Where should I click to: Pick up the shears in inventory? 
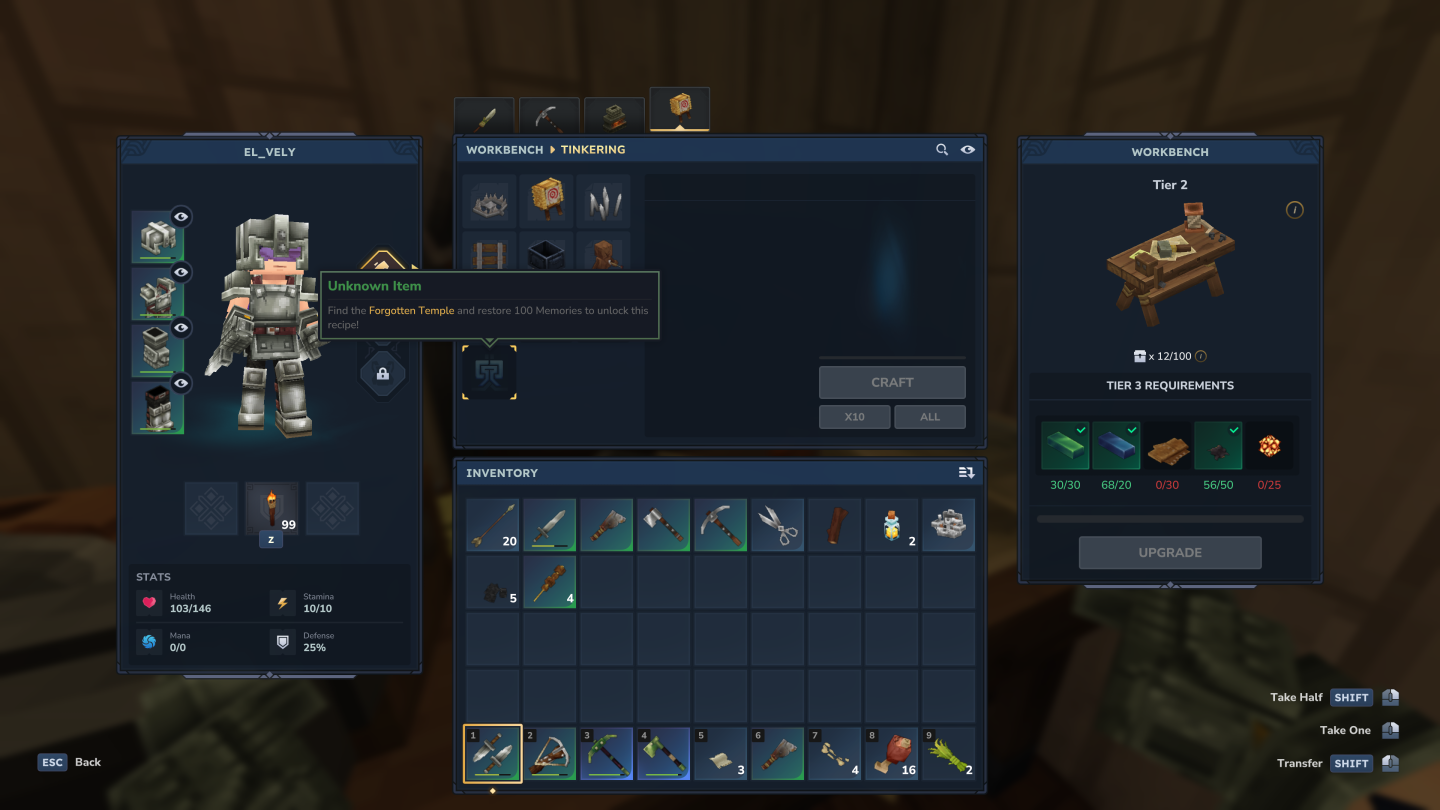click(x=777, y=526)
